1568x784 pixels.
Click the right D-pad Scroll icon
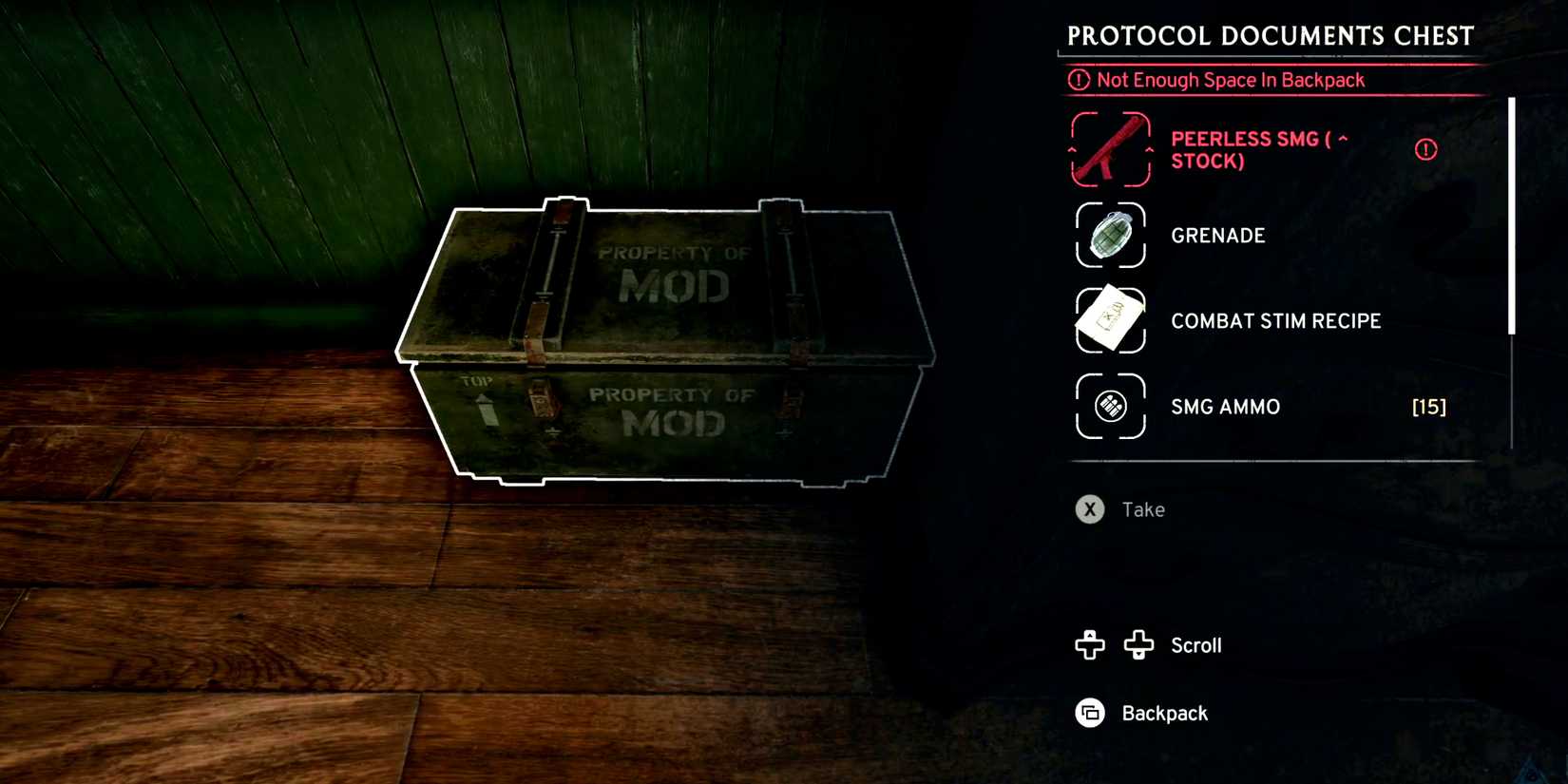[x=1138, y=645]
